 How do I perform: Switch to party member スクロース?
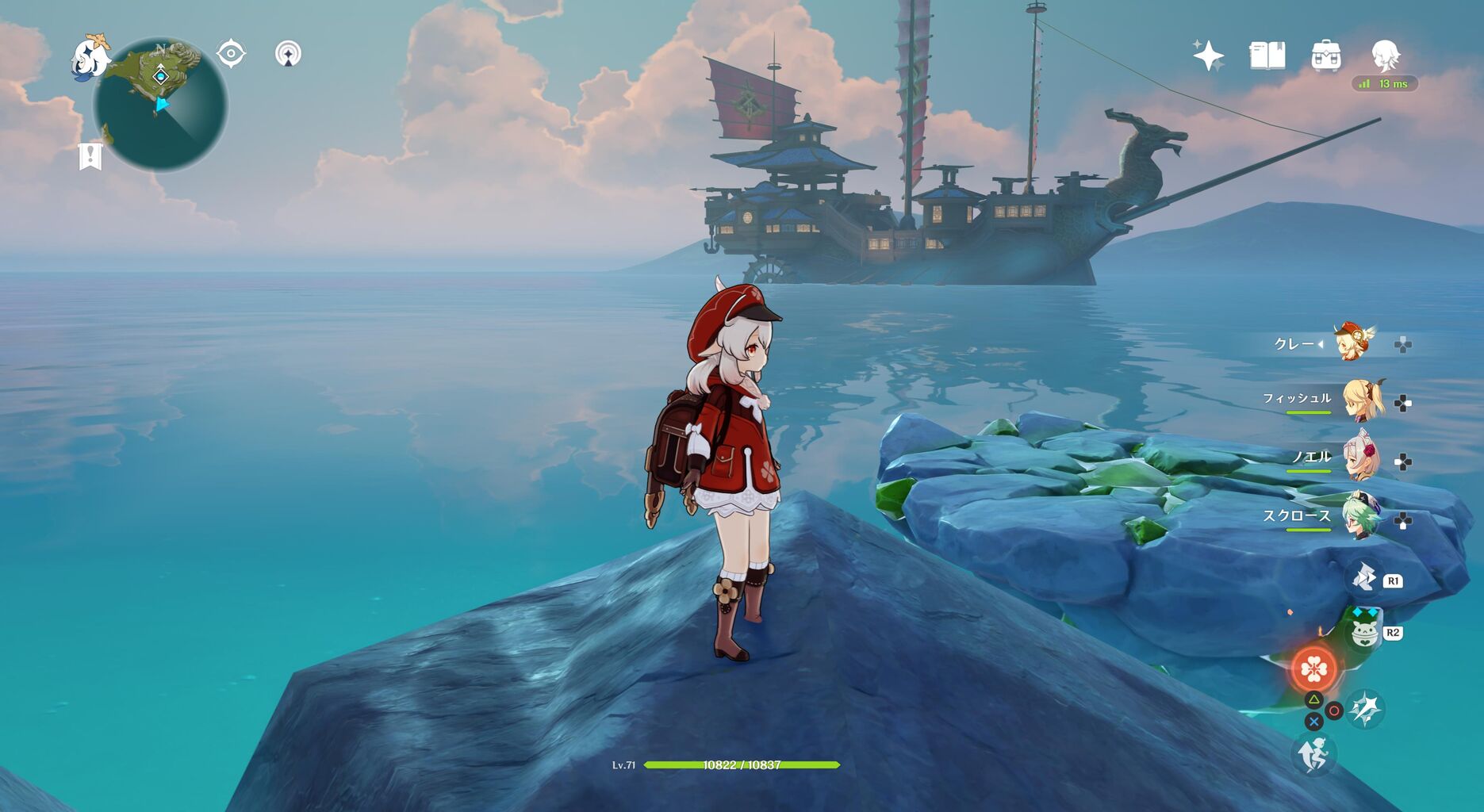pyautogui.click(x=1362, y=516)
